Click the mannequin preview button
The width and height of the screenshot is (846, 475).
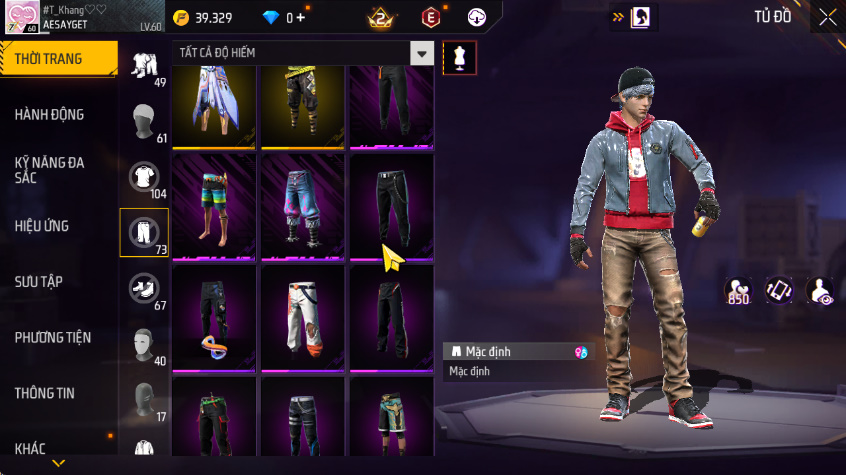(x=459, y=57)
